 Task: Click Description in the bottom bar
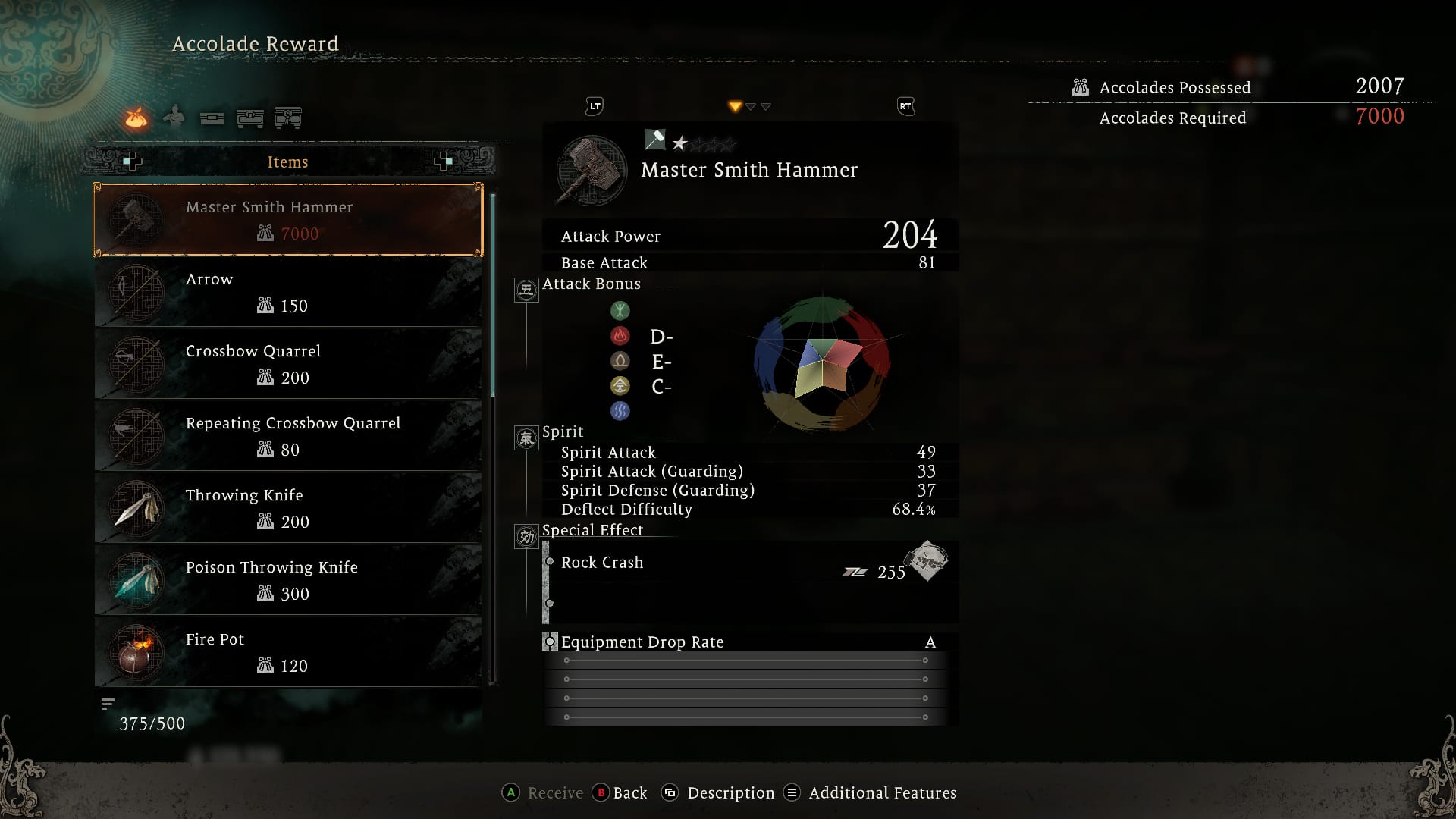[730, 792]
